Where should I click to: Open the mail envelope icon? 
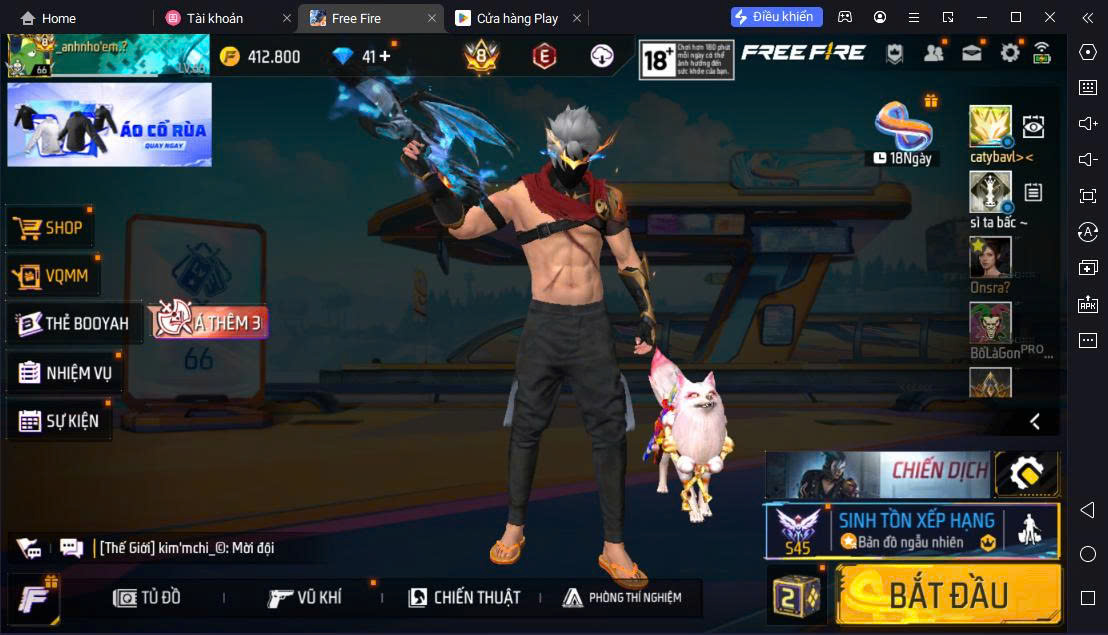971,54
